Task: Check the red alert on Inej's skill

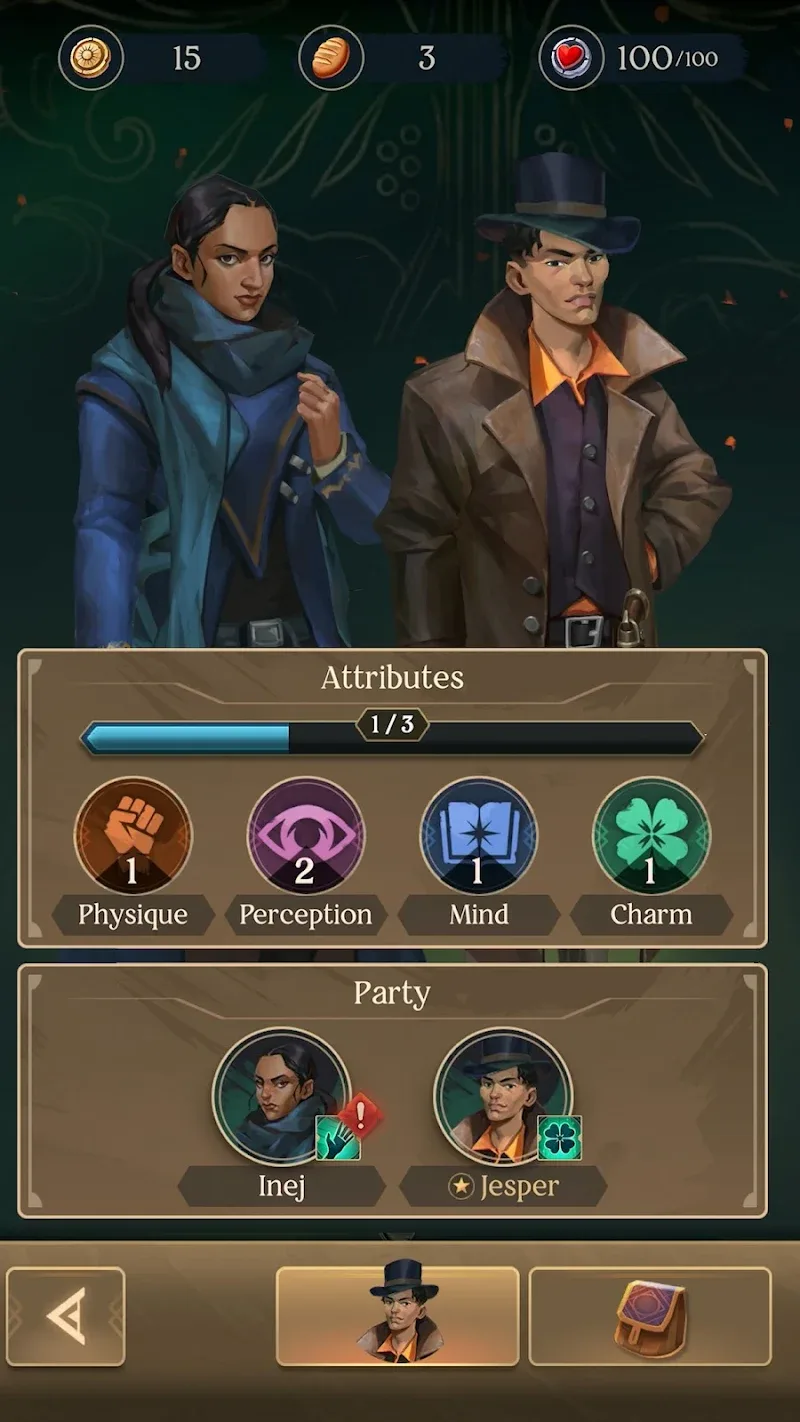Action: (360, 1113)
